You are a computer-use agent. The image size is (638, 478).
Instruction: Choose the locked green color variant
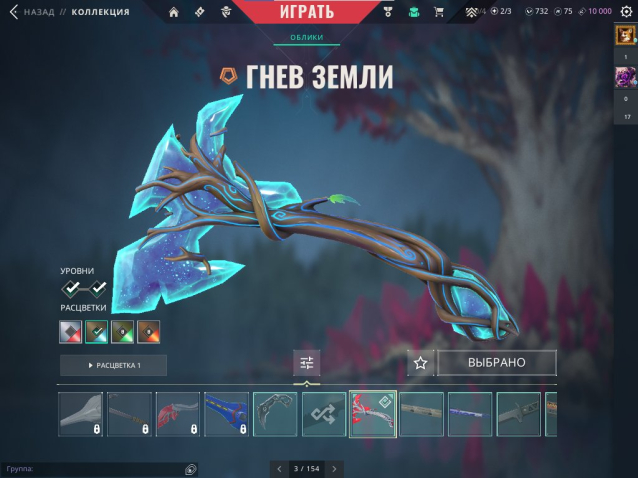122,331
